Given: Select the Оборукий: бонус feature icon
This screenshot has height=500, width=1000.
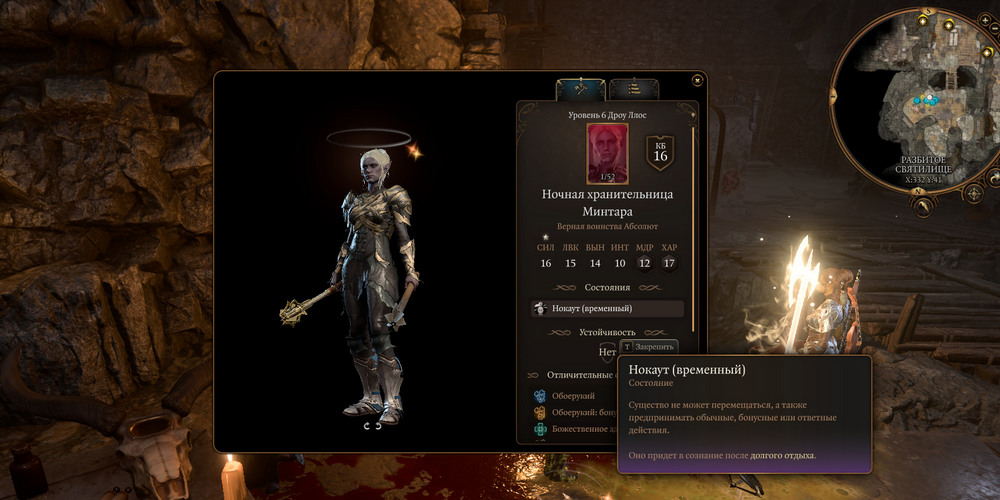Looking at the screenshot, I should pos(540,412).
